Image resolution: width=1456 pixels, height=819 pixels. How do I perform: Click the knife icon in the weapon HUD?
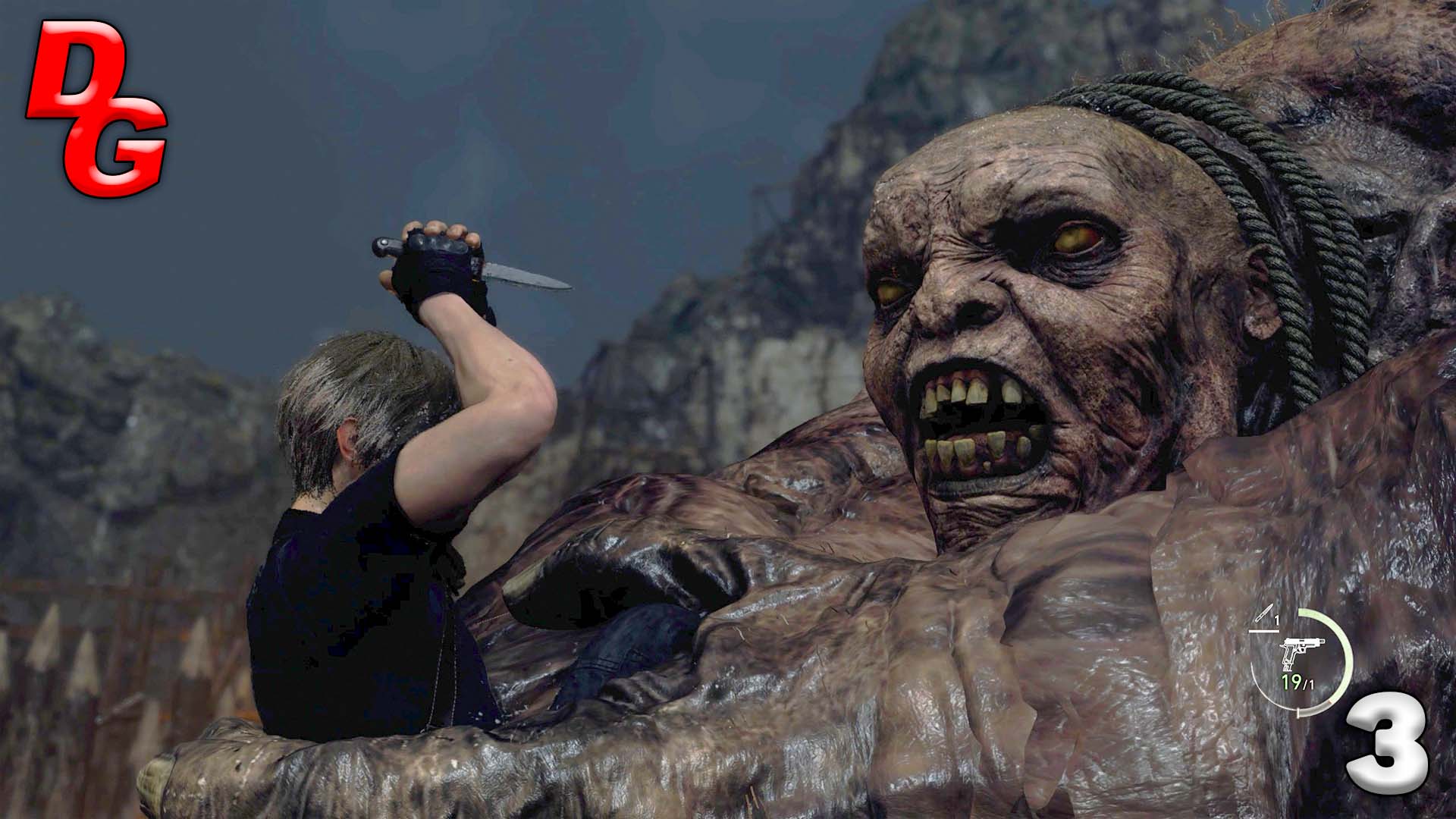(x=1264, y=616)
